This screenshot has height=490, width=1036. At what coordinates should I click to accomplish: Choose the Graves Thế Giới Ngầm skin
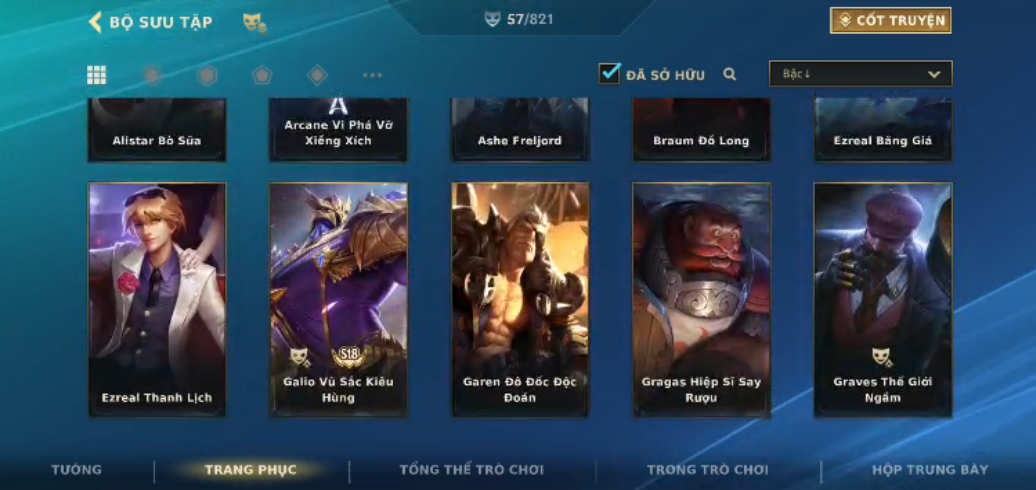tap(882, 298)
